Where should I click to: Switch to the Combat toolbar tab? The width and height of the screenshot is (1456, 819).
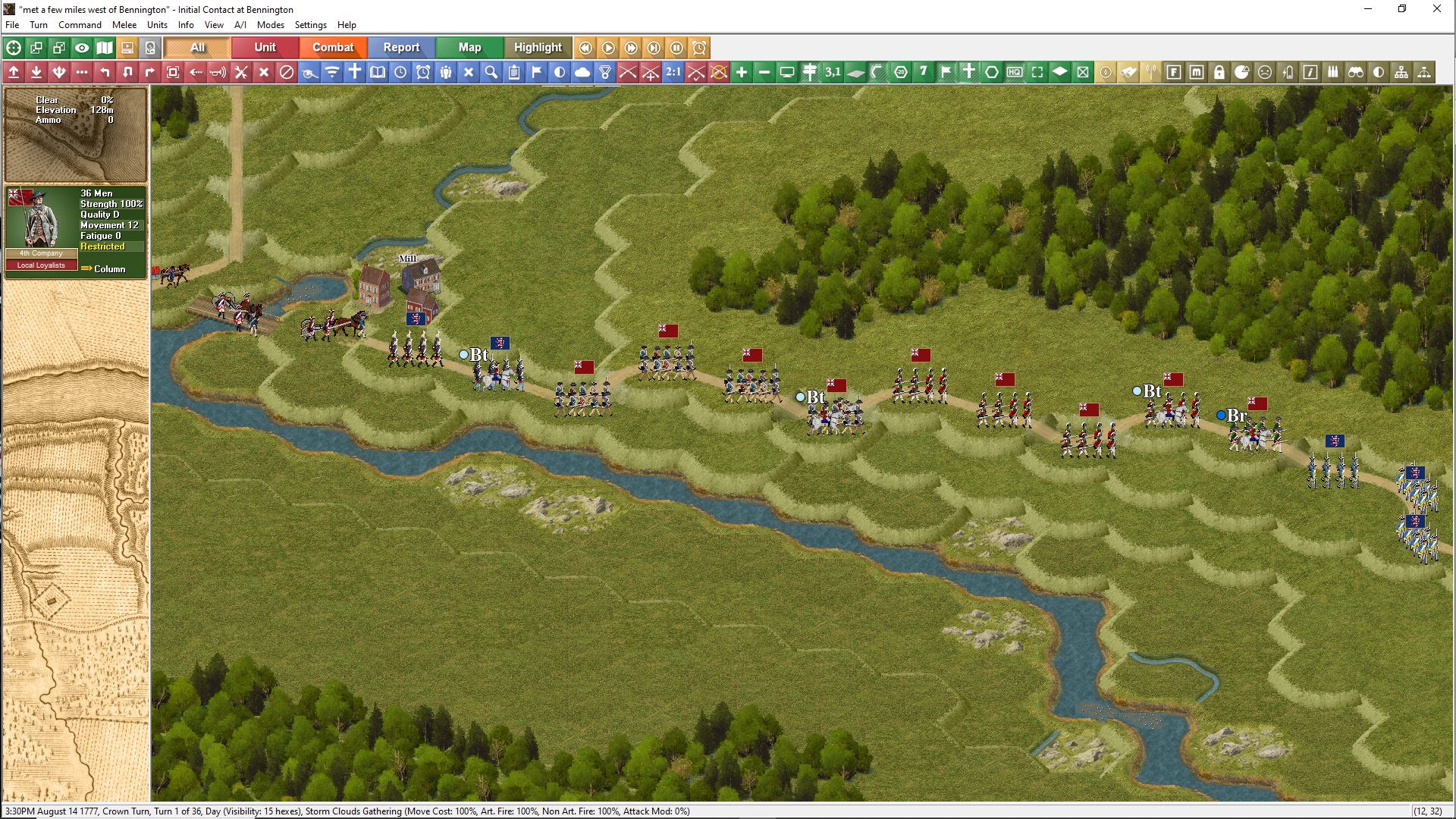pos(333,47)
